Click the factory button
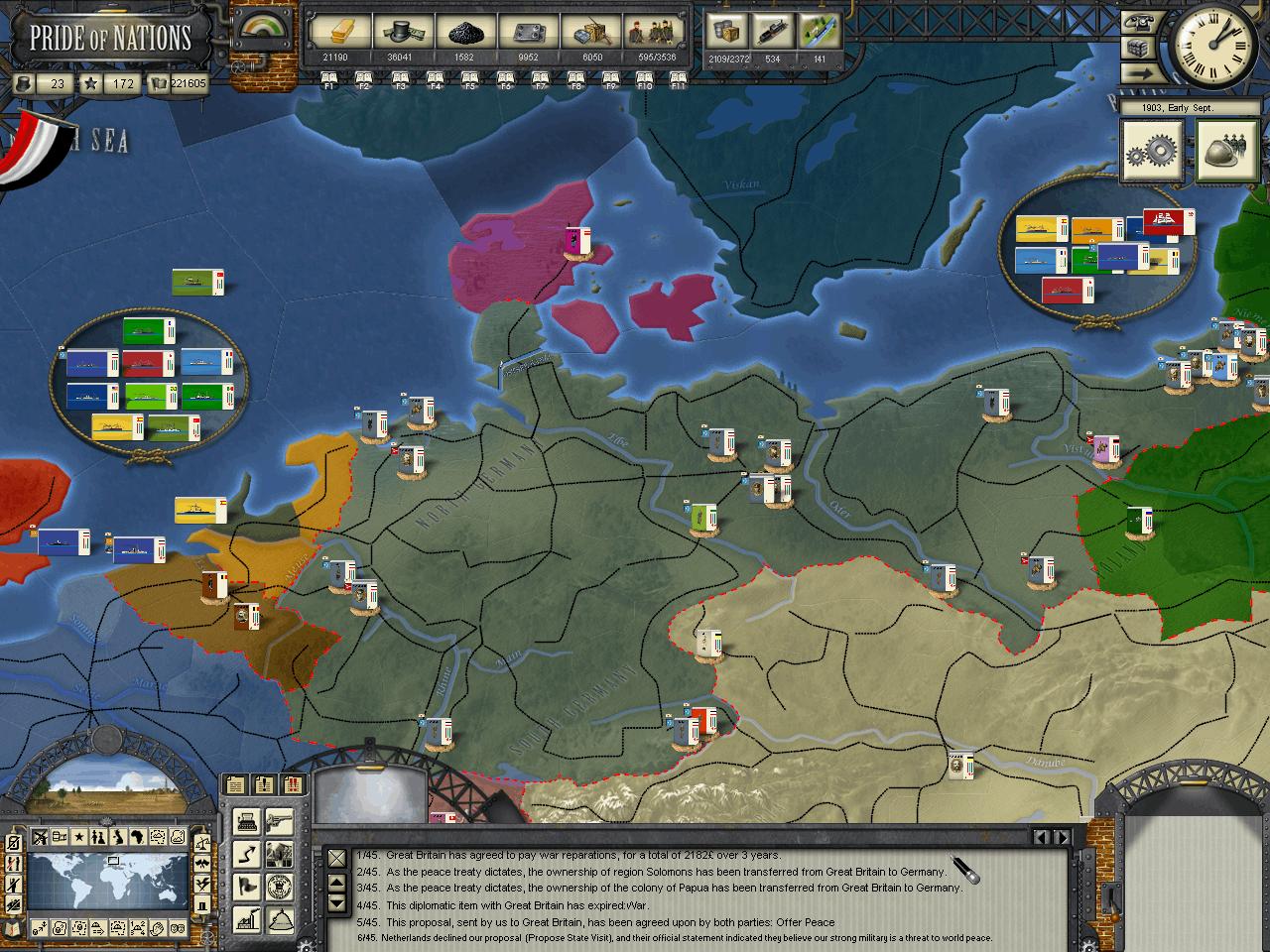This screenshot has width=1270, height=952. [247, 917]
